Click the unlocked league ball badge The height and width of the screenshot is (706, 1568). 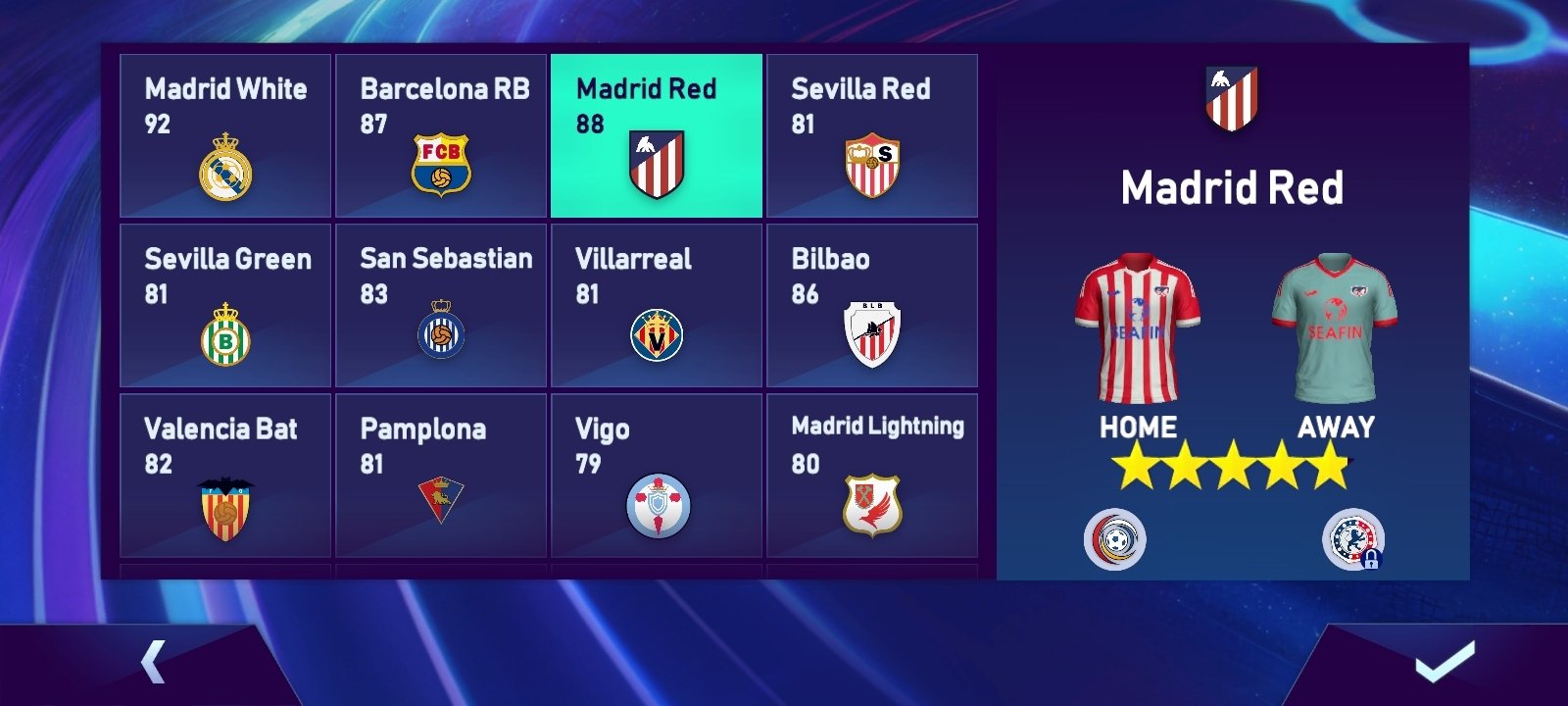pos(1115,539)
